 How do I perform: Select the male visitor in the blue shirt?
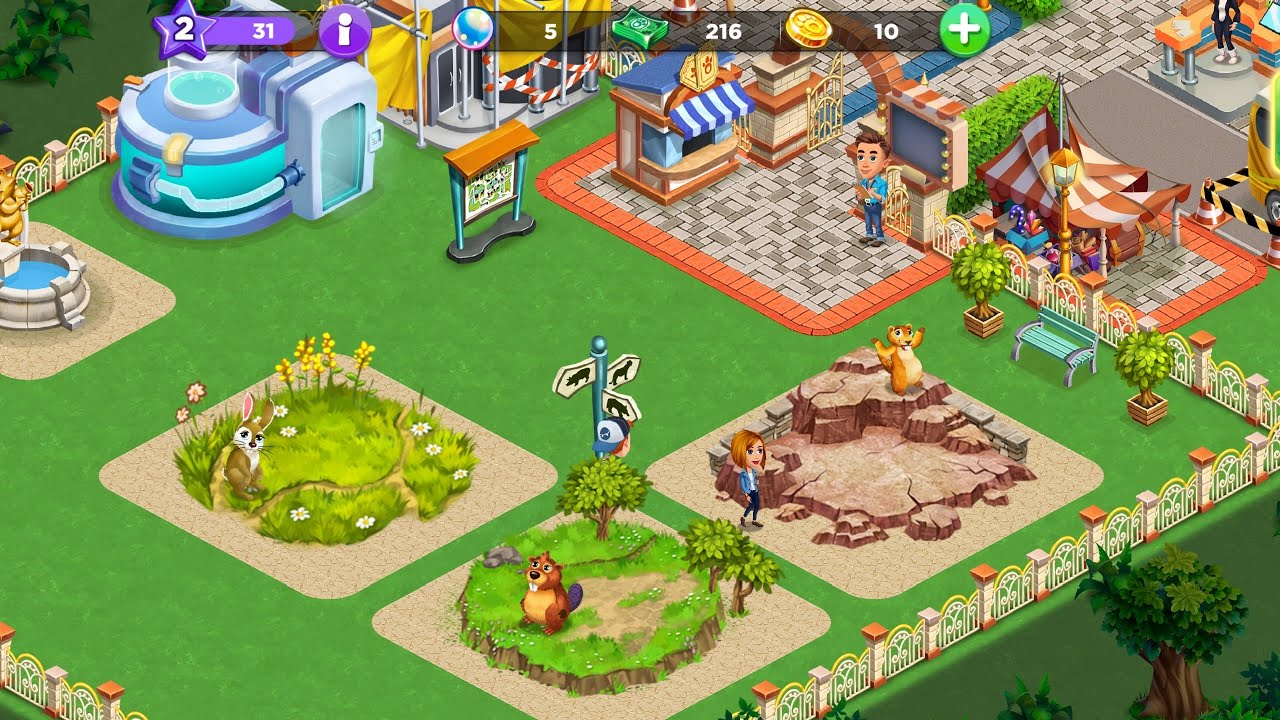868,185
